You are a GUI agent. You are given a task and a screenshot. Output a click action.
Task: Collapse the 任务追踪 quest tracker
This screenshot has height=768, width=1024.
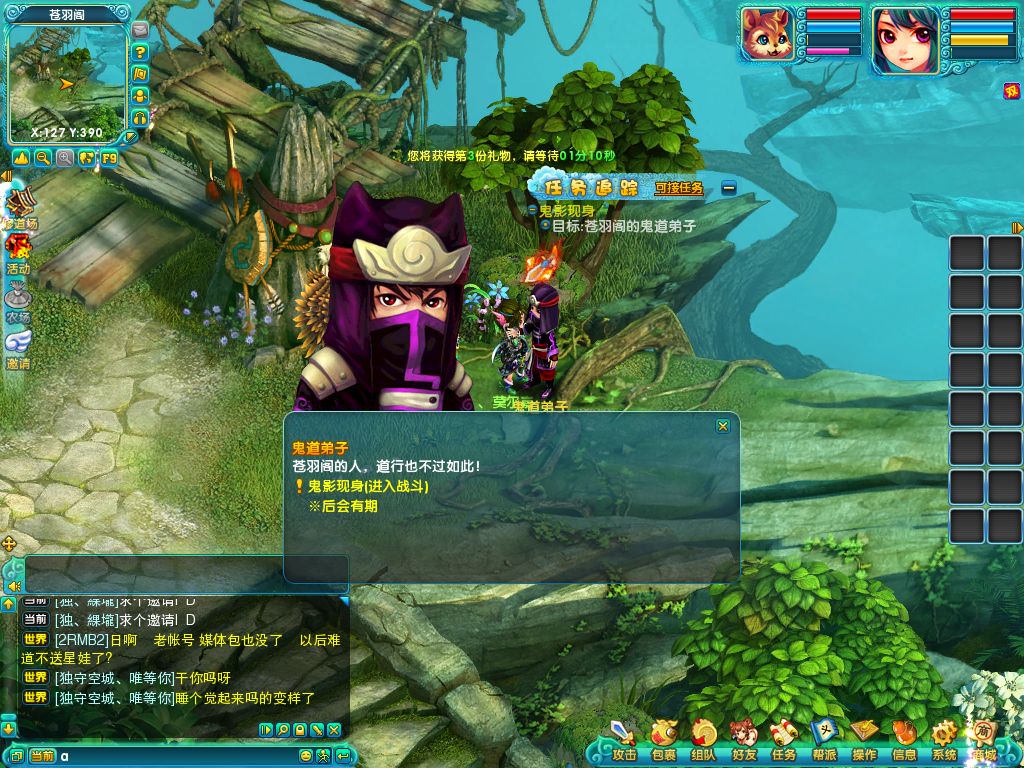pyautogui.click(x=729, y=187)
